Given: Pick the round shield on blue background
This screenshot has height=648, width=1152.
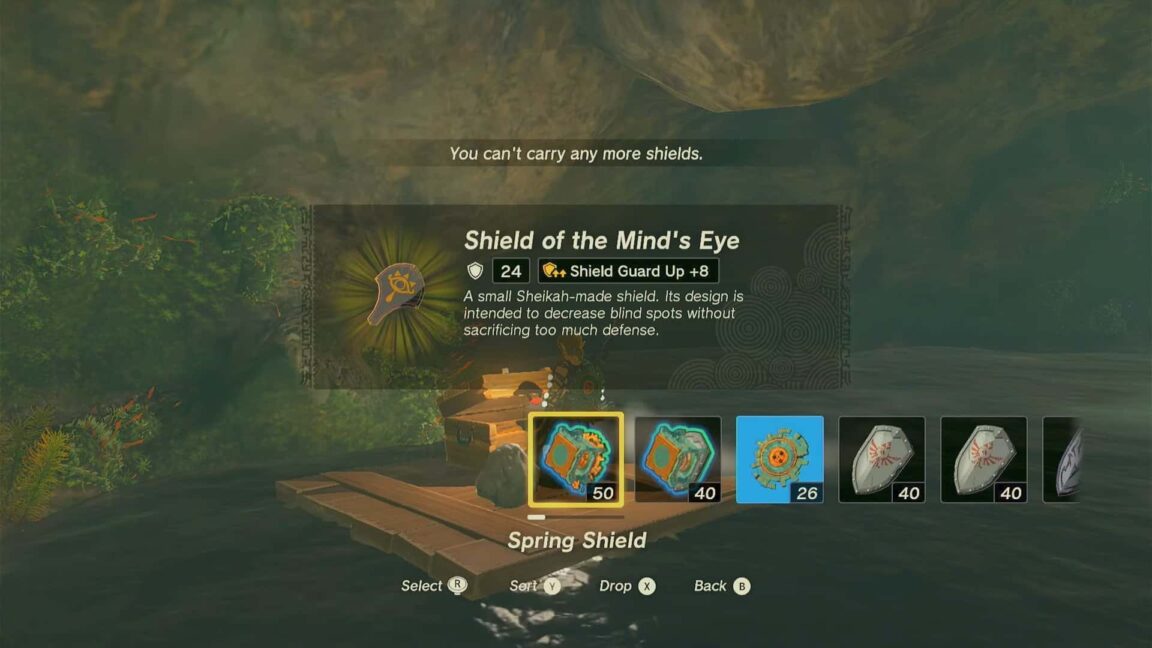Looking at the screenshot, I should coord(780,459).
